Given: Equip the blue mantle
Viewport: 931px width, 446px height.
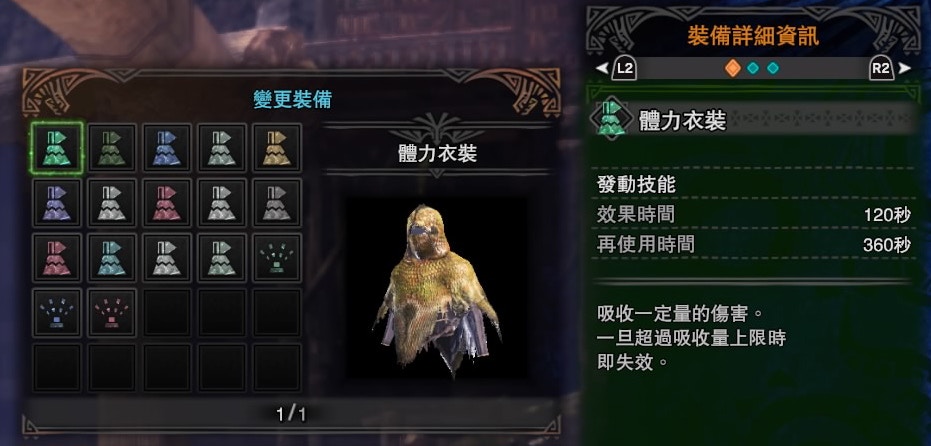Looking at the screenshot, I should [166, 148].
